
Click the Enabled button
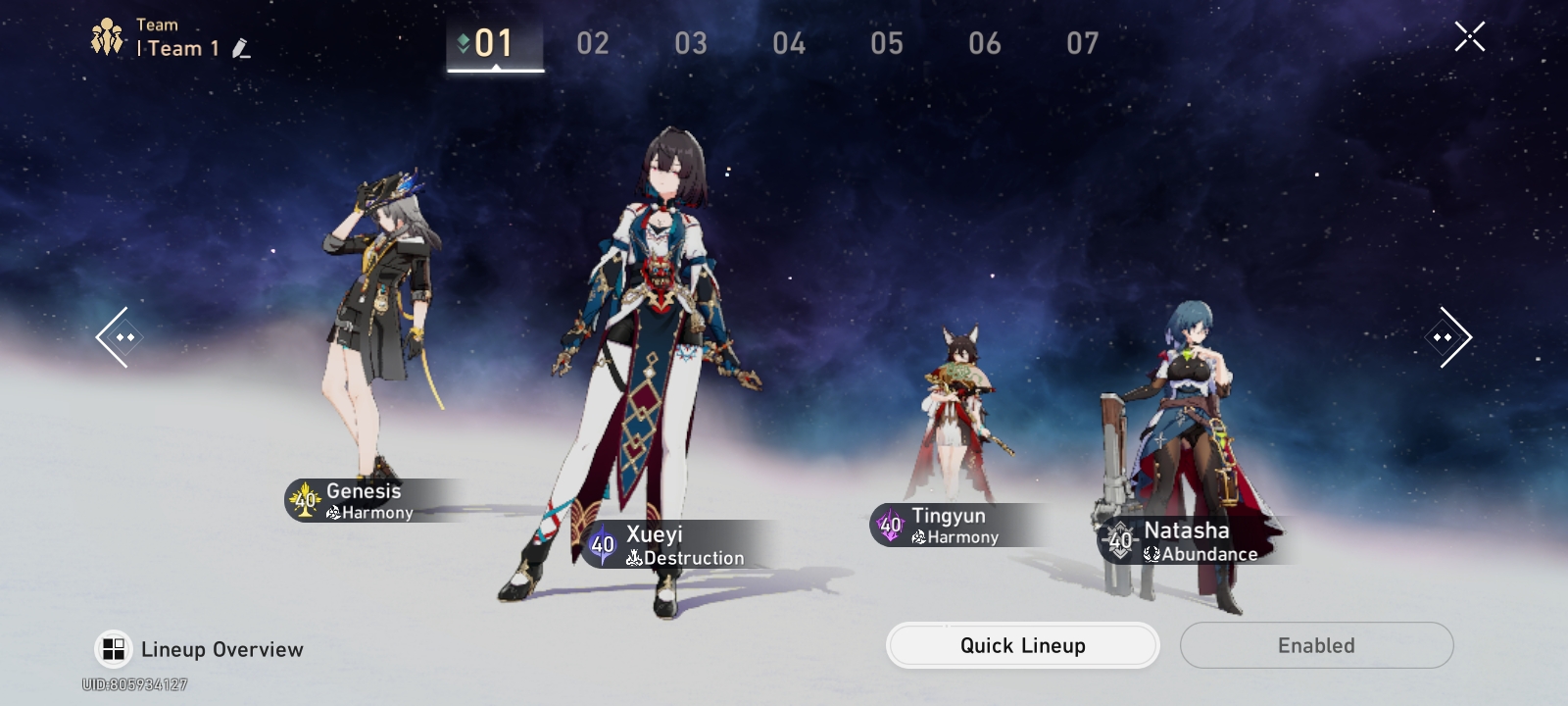(x=1316, y=645)
